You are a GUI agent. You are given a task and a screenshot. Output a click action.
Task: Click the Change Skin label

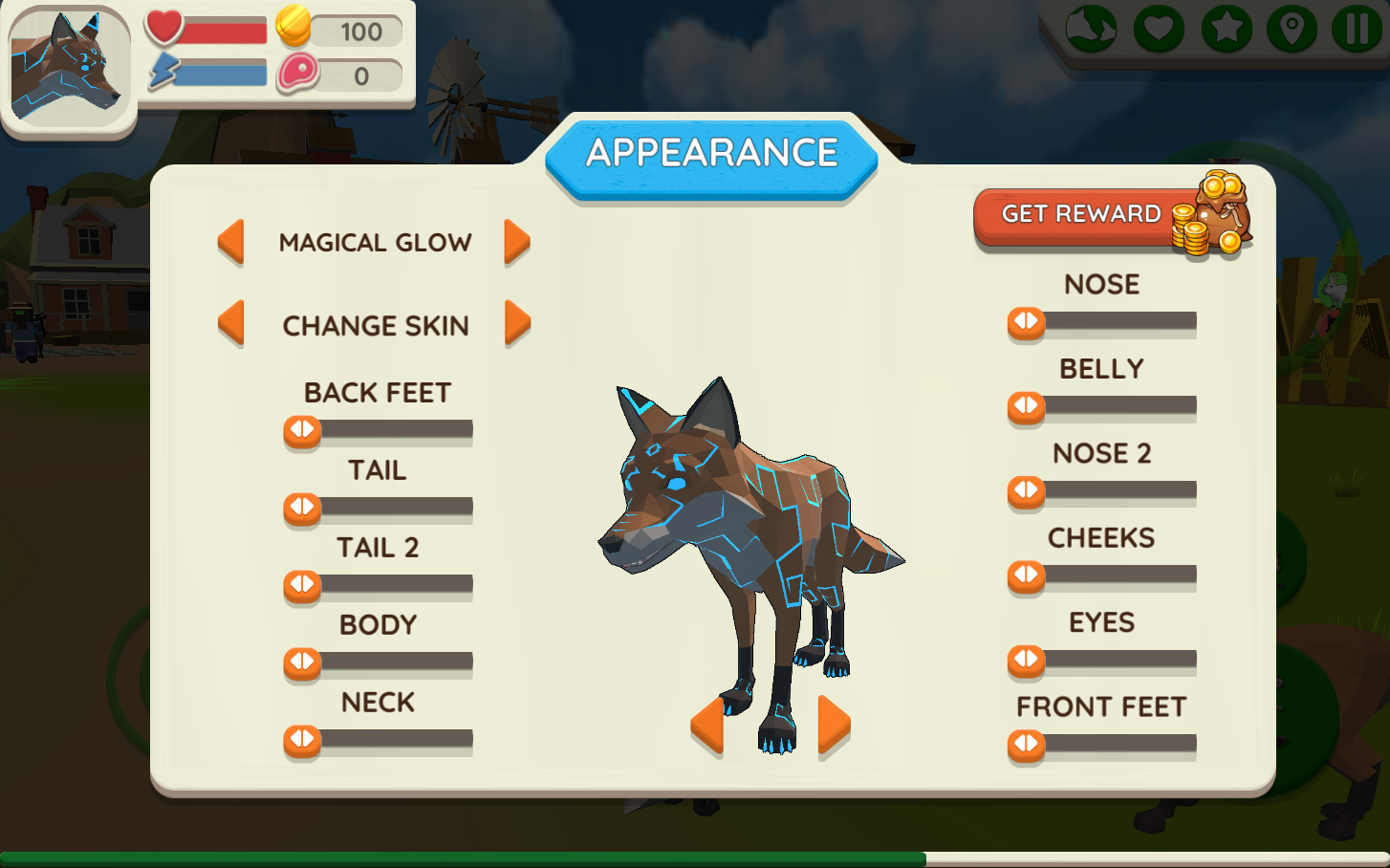coord(375,325)
